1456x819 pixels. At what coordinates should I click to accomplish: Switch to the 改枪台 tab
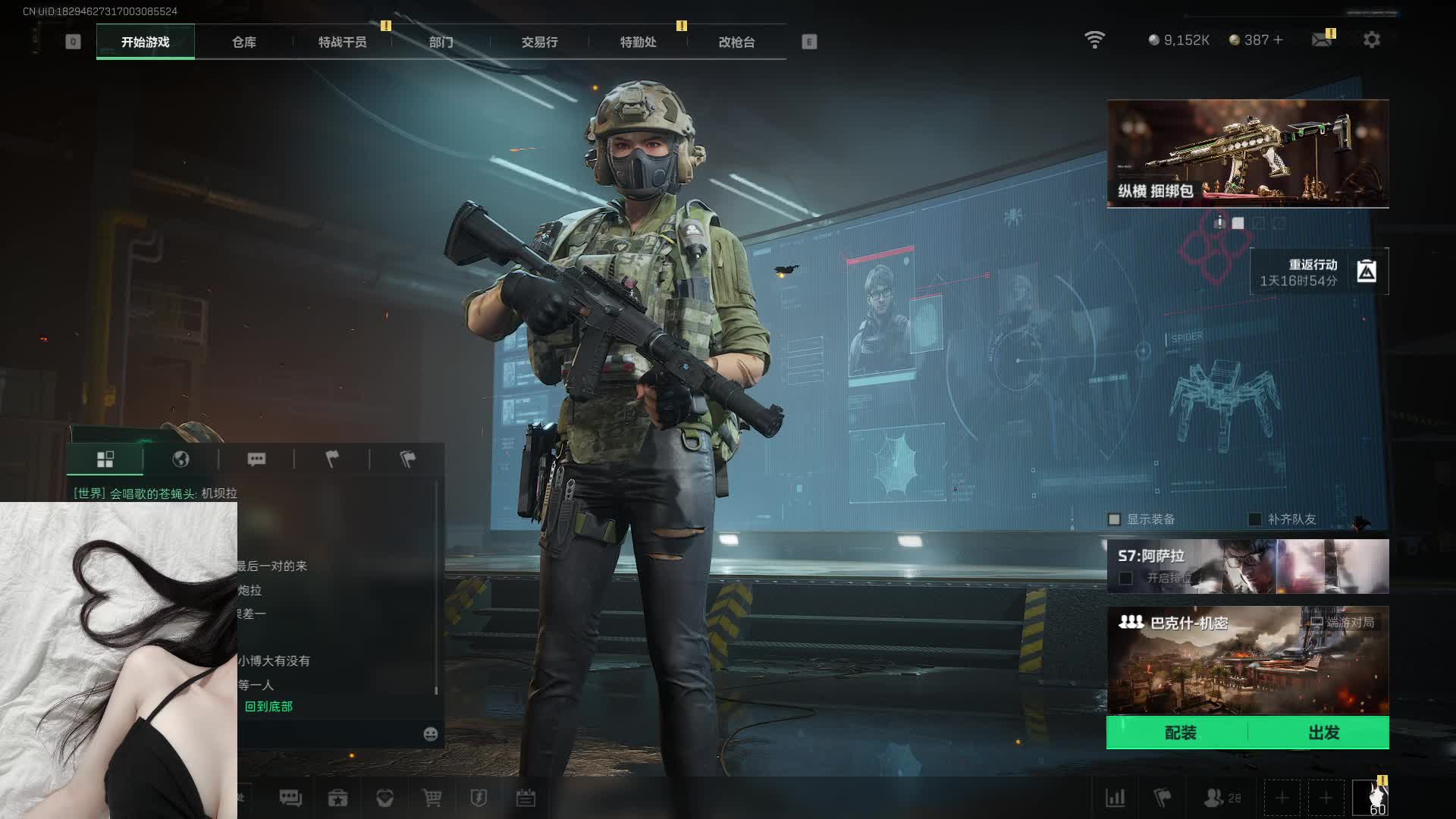(736, 42)
